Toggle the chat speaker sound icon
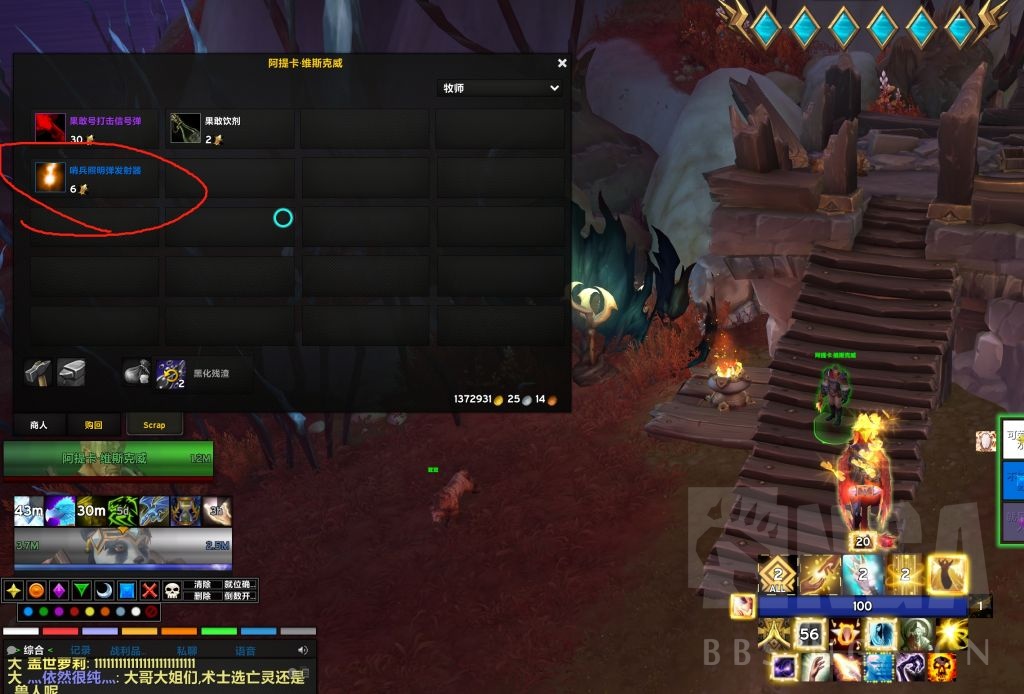This screenshot has width=1024, height=694. pos(303,650)
